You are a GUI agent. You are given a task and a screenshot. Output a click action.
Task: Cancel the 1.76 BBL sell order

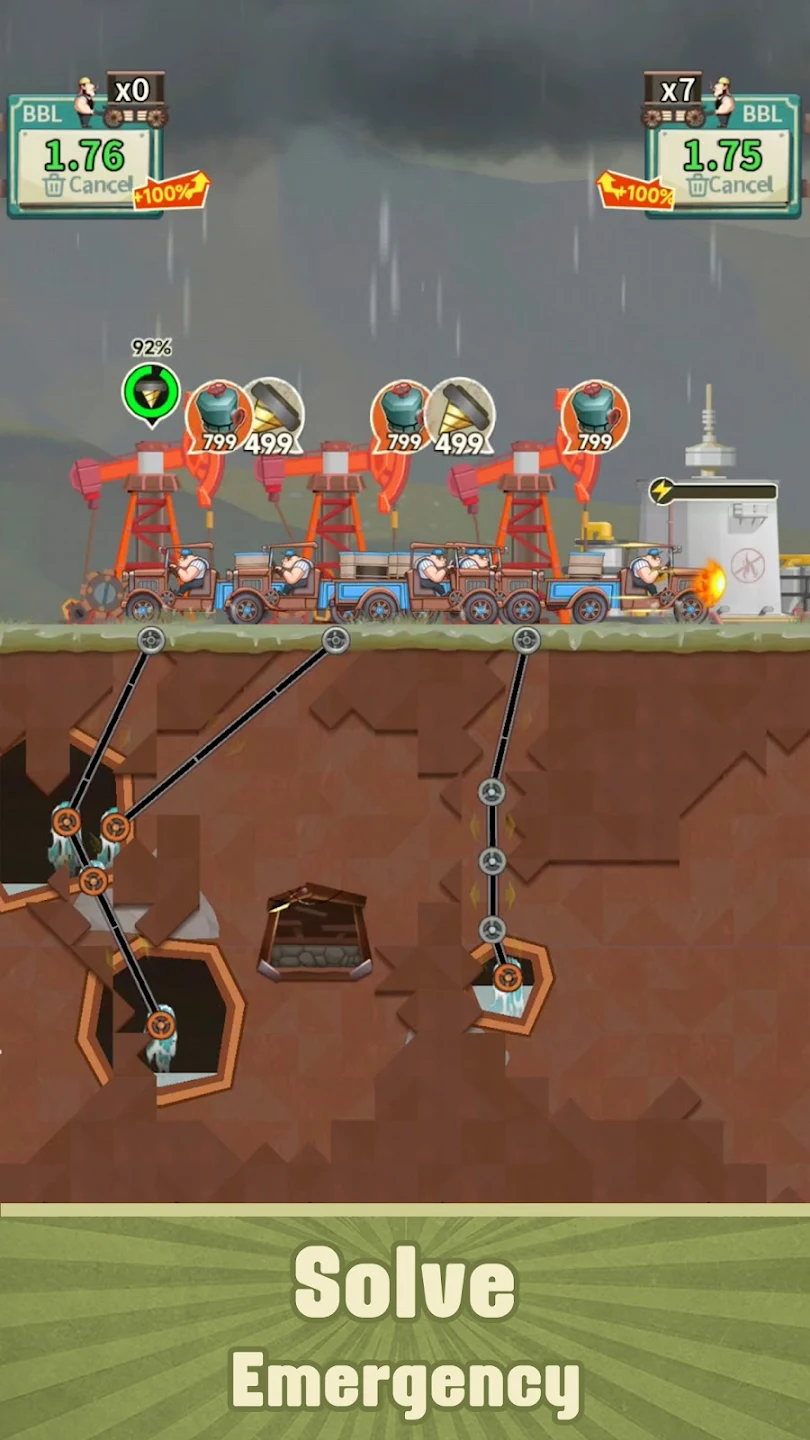[x=87, y=186]
